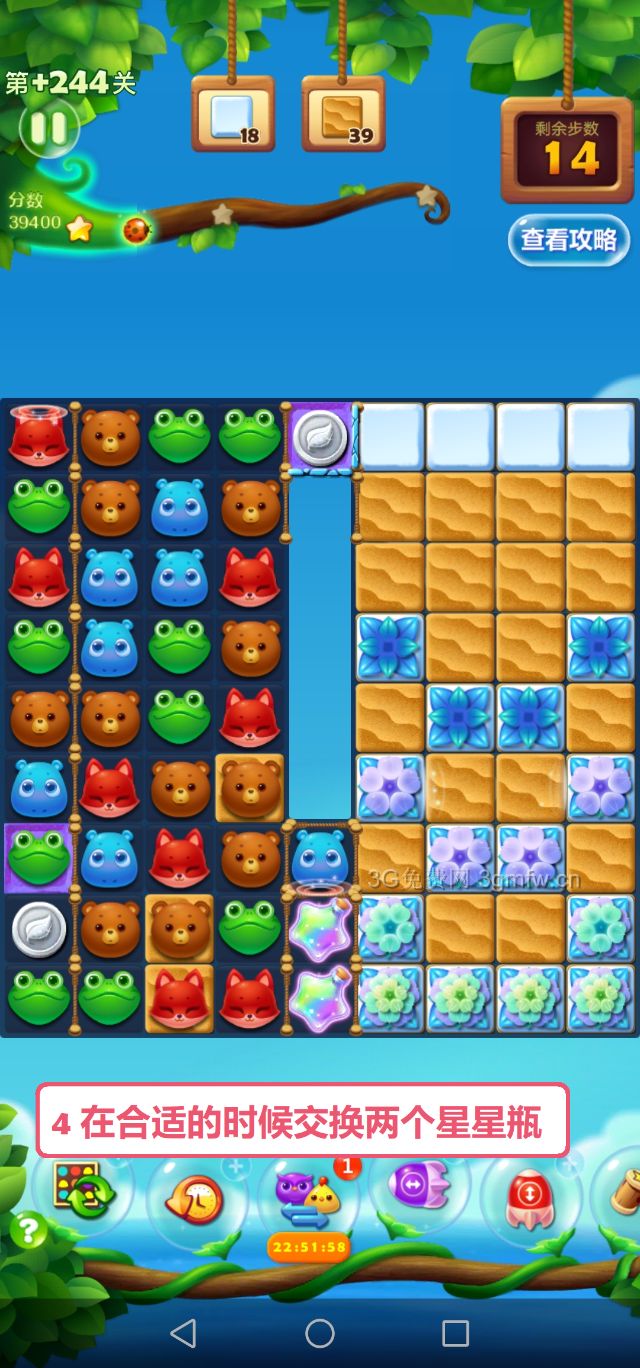Open help with the green question mark
Screen dimensions: 640x1368
[x=28, y=1230]
